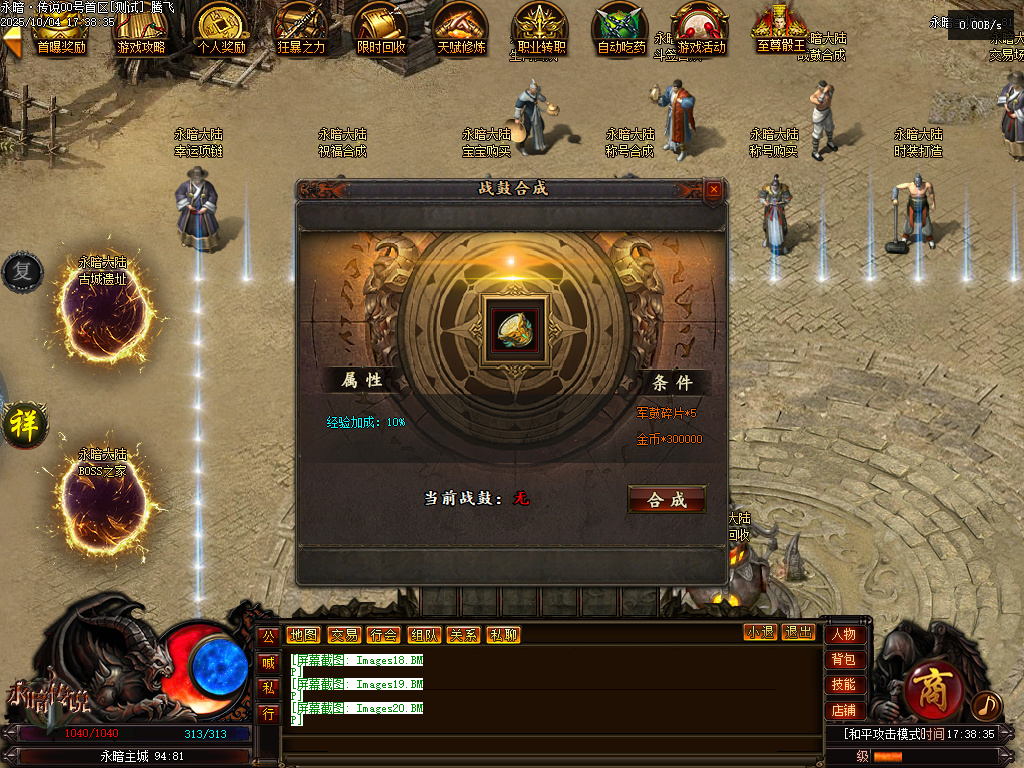
Task: Toggle the music note sound icon
Action: coord(986,706)
